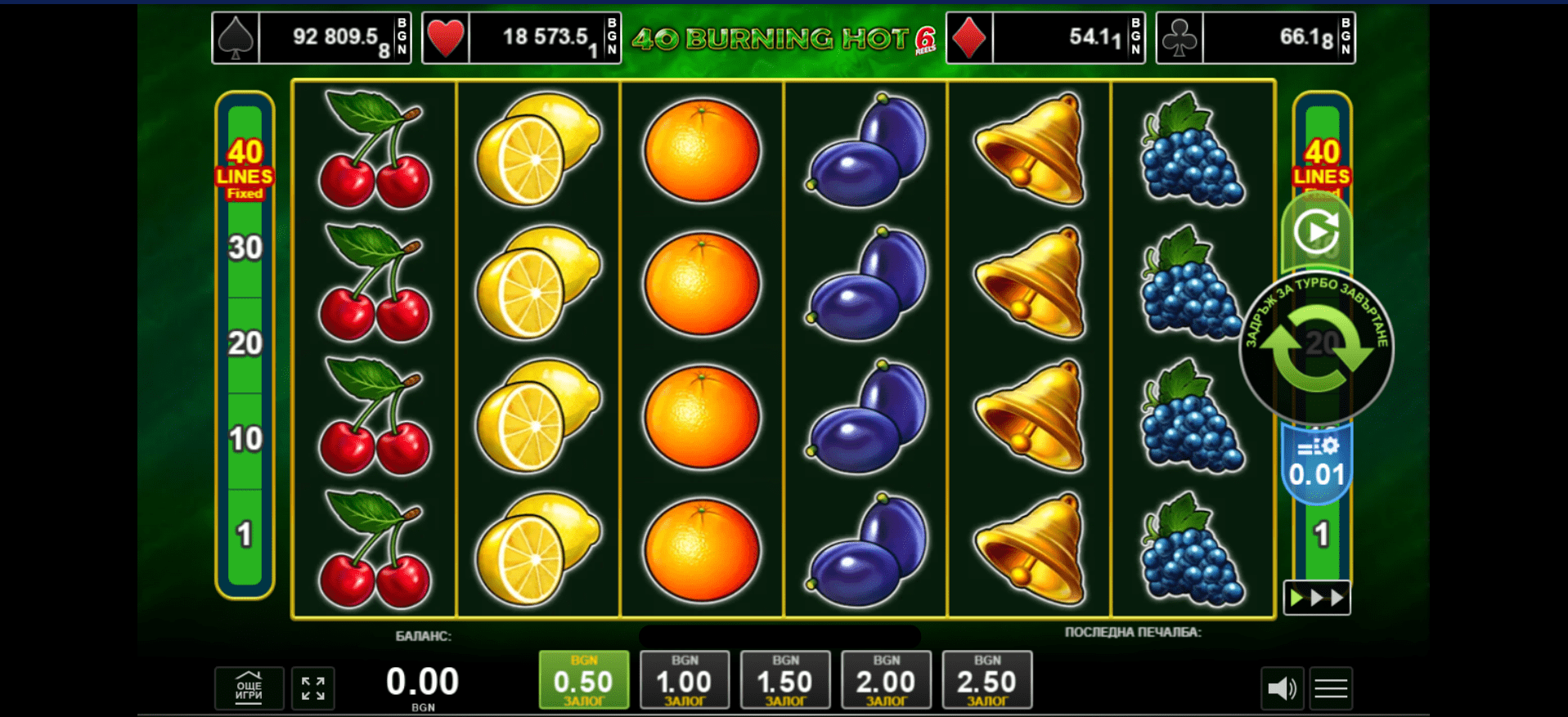The image size is (1568, 717).
Task: Pick the 2.00 BGN bet button
Action: [886, 679]
